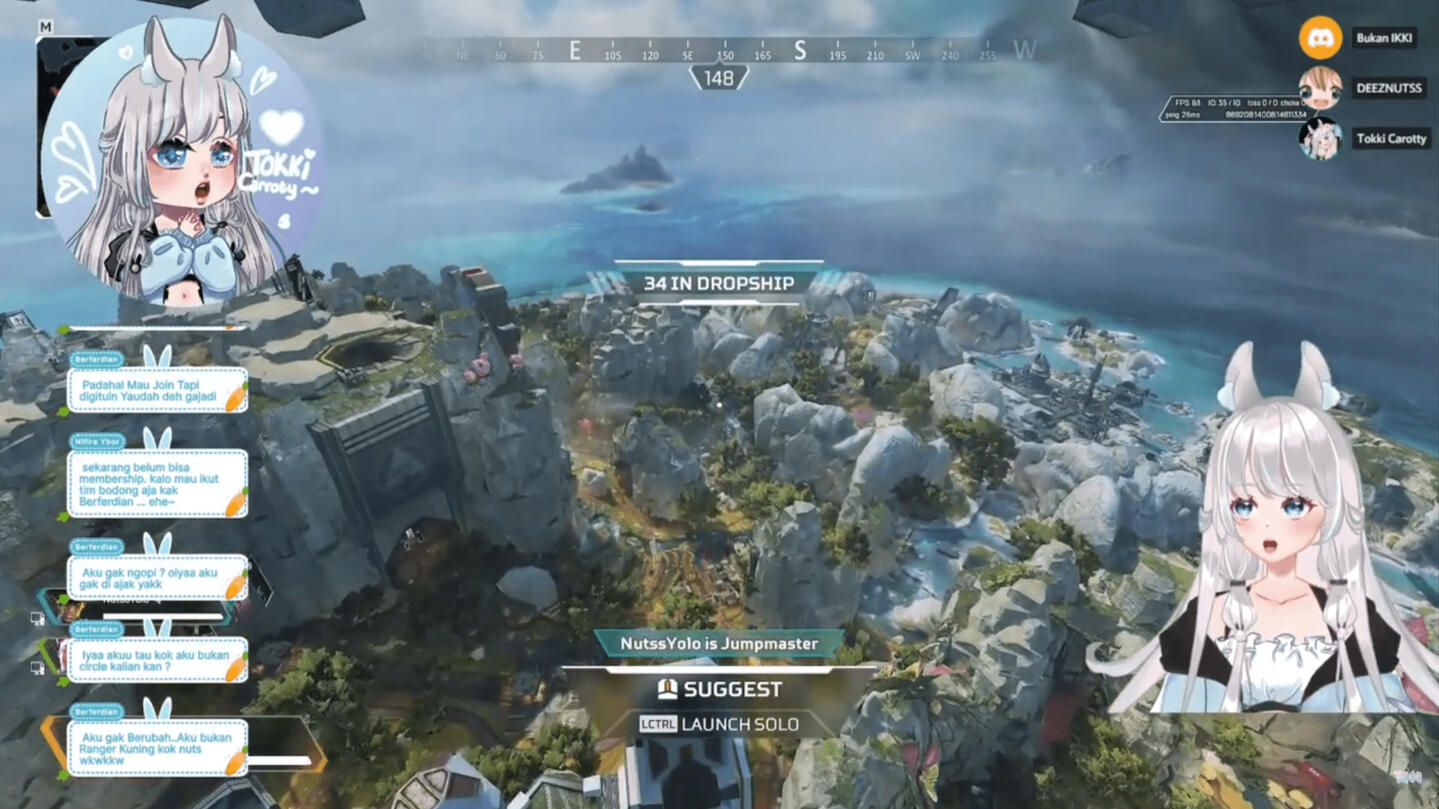Select DEEZNUTSS in the voice list
Image resolution: width=1439 pixels, height=809 pixels.
(1389, 88)
